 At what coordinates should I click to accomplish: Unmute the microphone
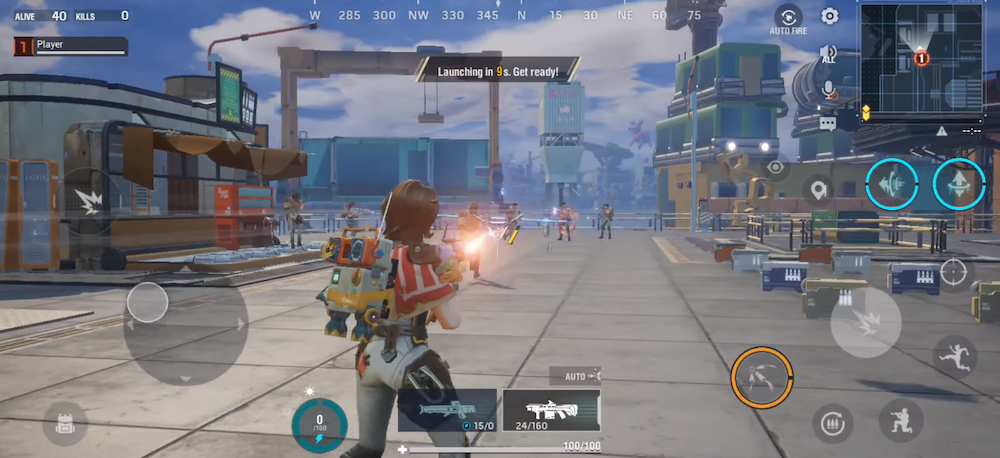828,90
